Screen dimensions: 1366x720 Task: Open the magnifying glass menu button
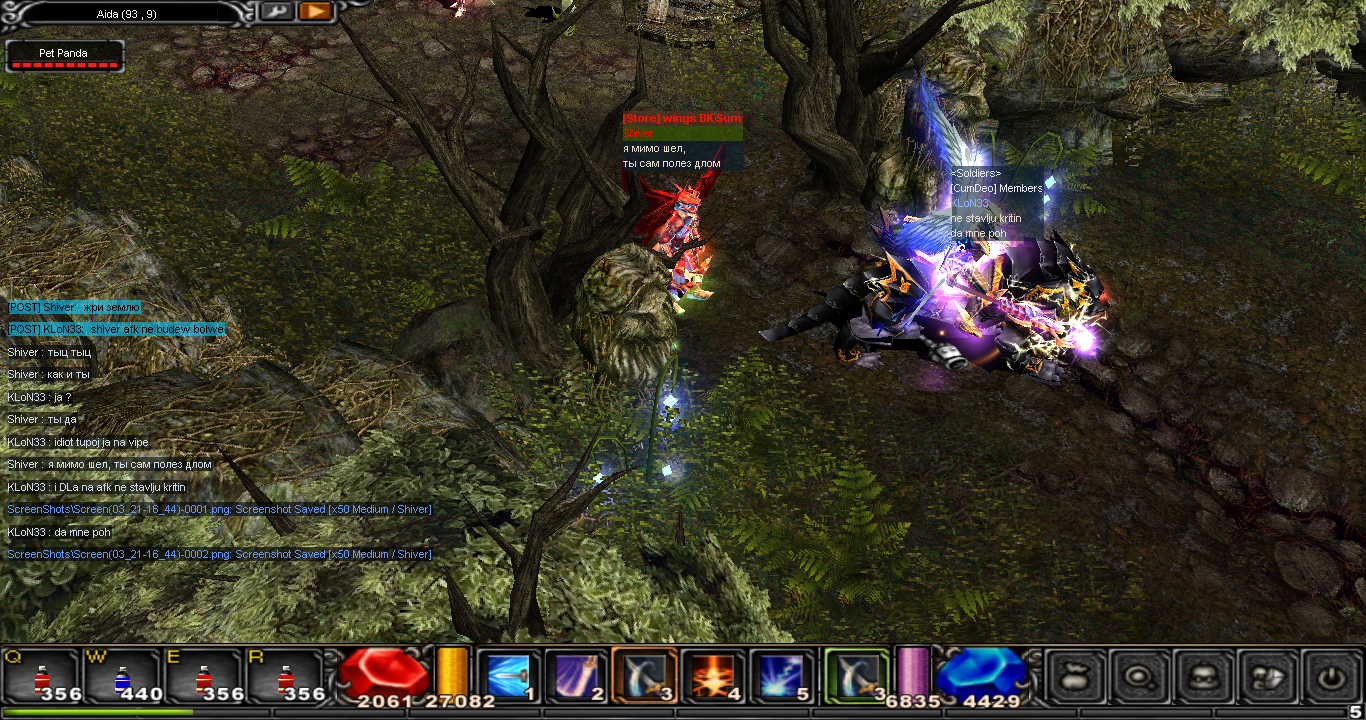pos(1140,678)
